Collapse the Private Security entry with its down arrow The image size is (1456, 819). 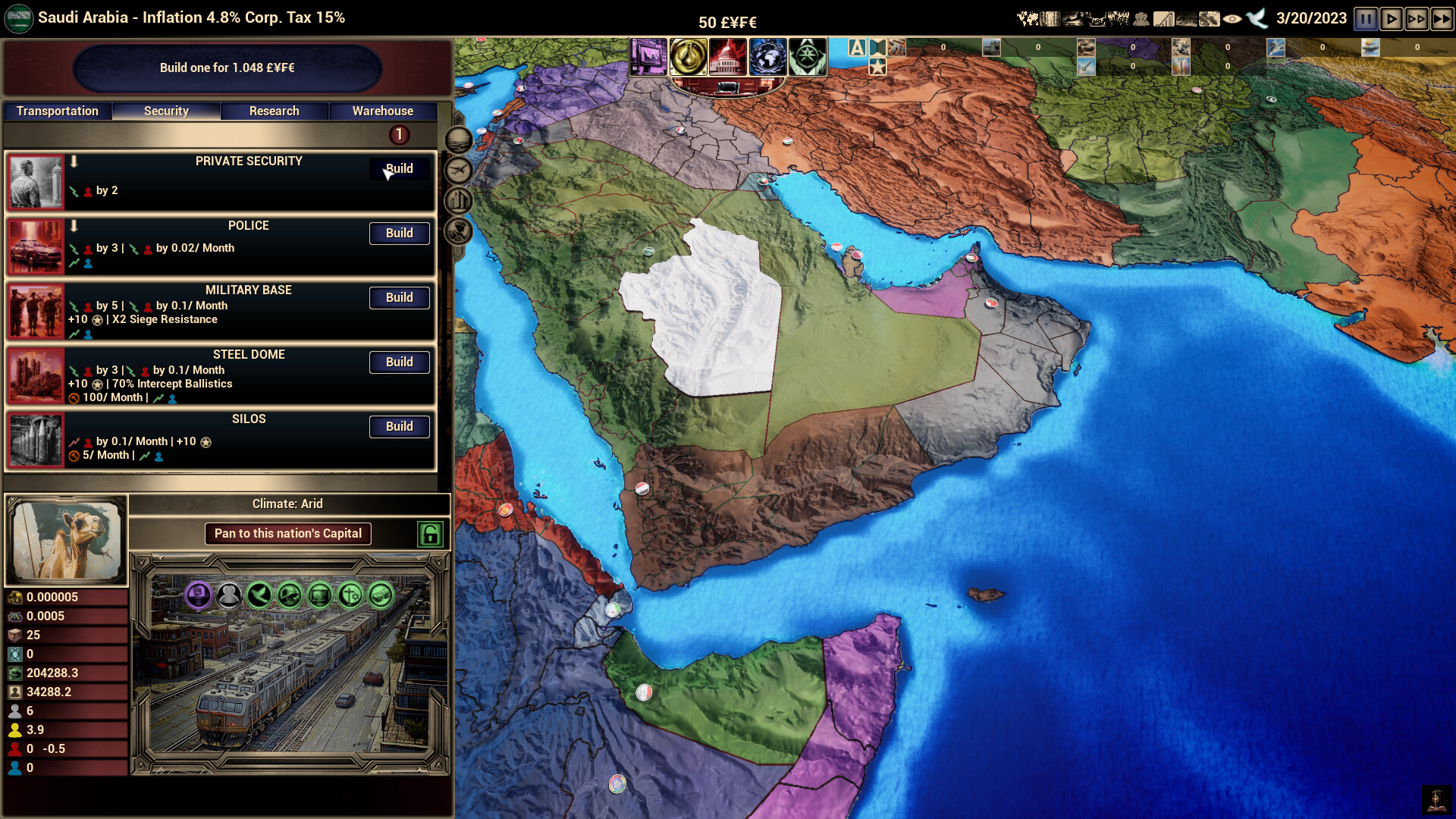pos(74,162)
